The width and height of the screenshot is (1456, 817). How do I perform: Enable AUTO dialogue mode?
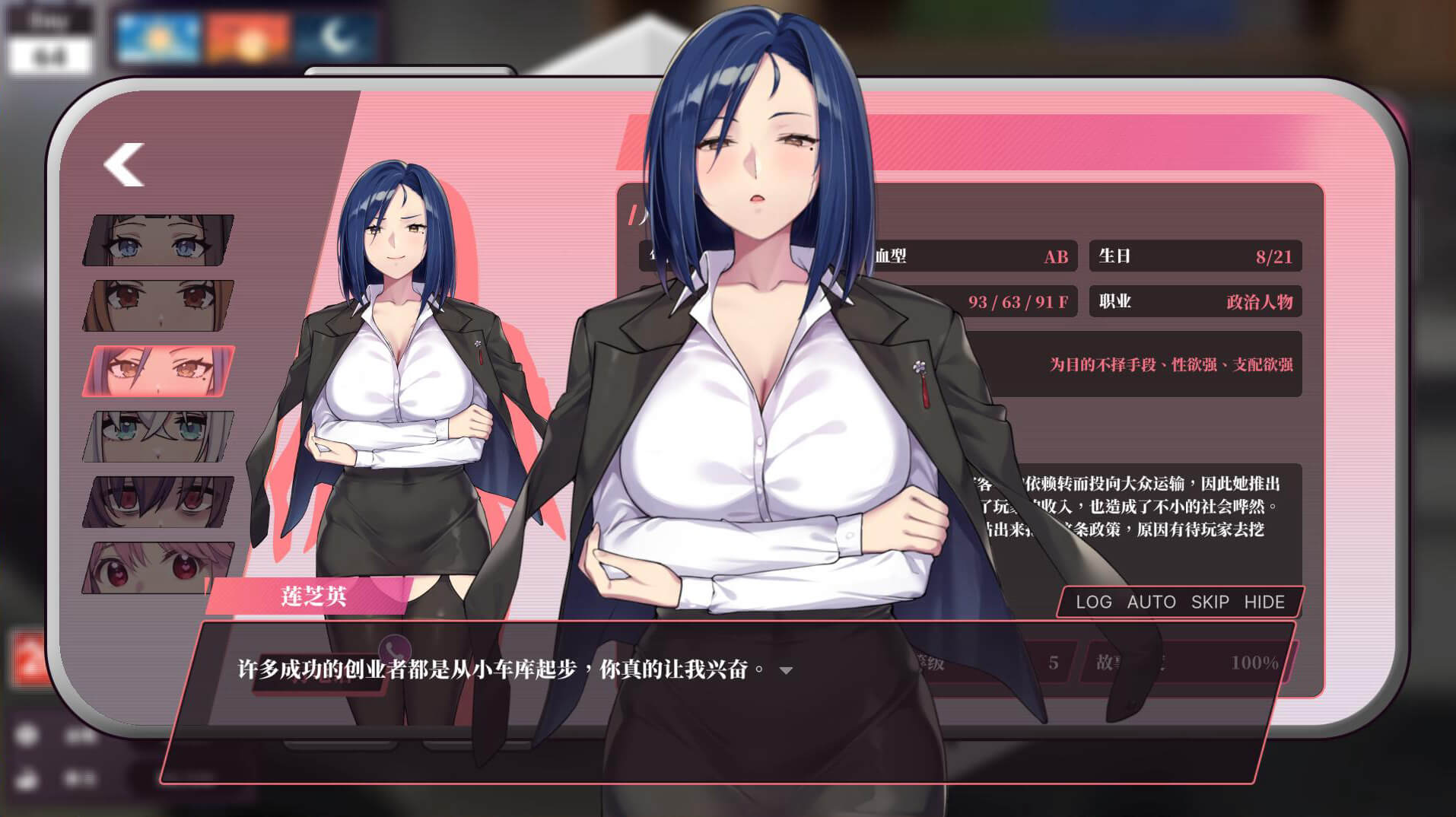[1151, 602]
